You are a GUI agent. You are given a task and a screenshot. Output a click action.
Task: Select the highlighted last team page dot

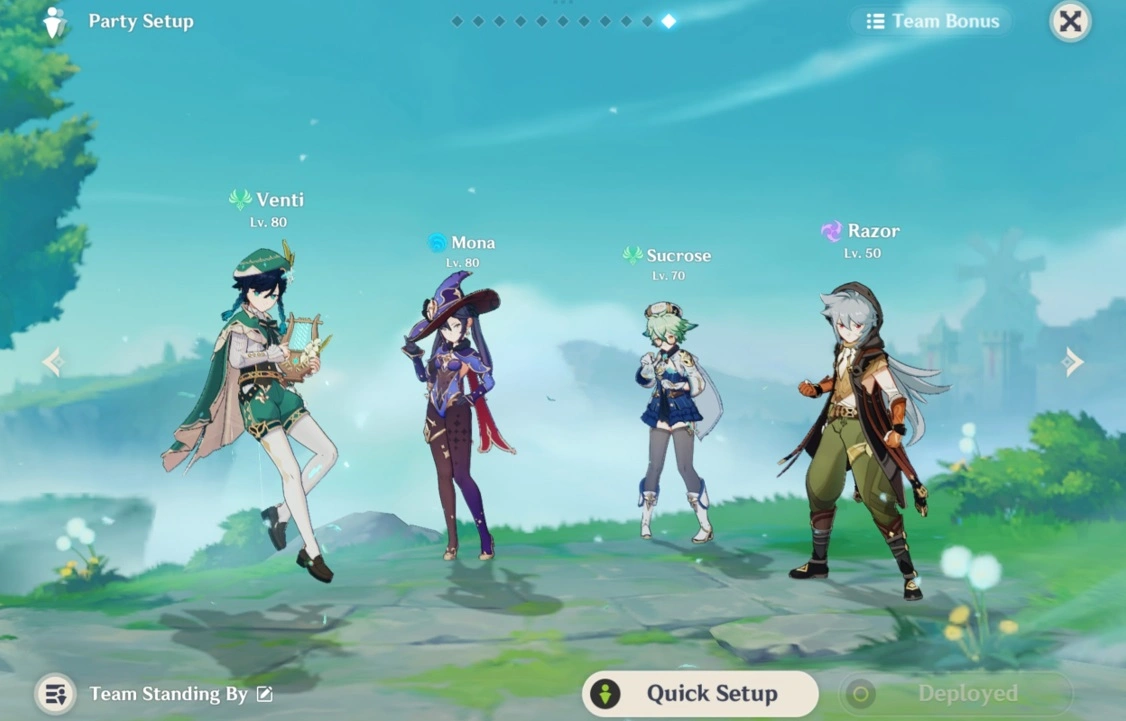668,21
